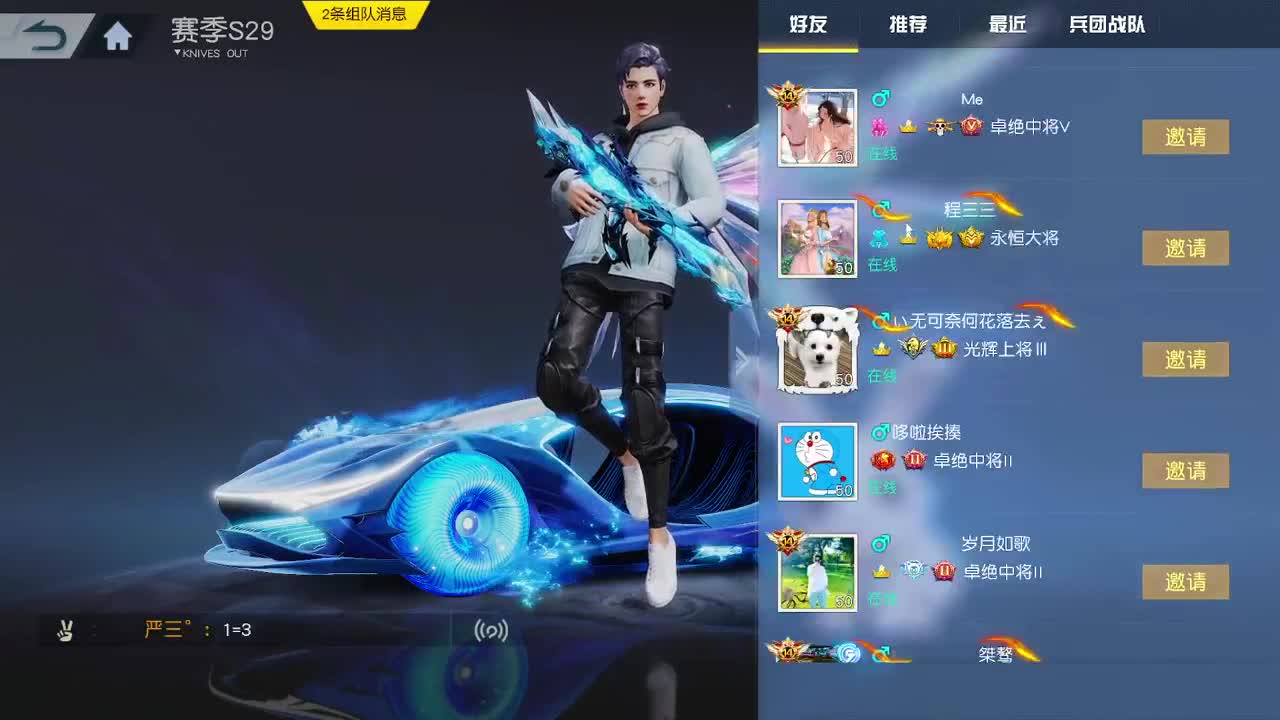Click the home icon at top left
The height and width of the screenshot is (720, 1280).
pyautogui.click(x=117, y=34)
